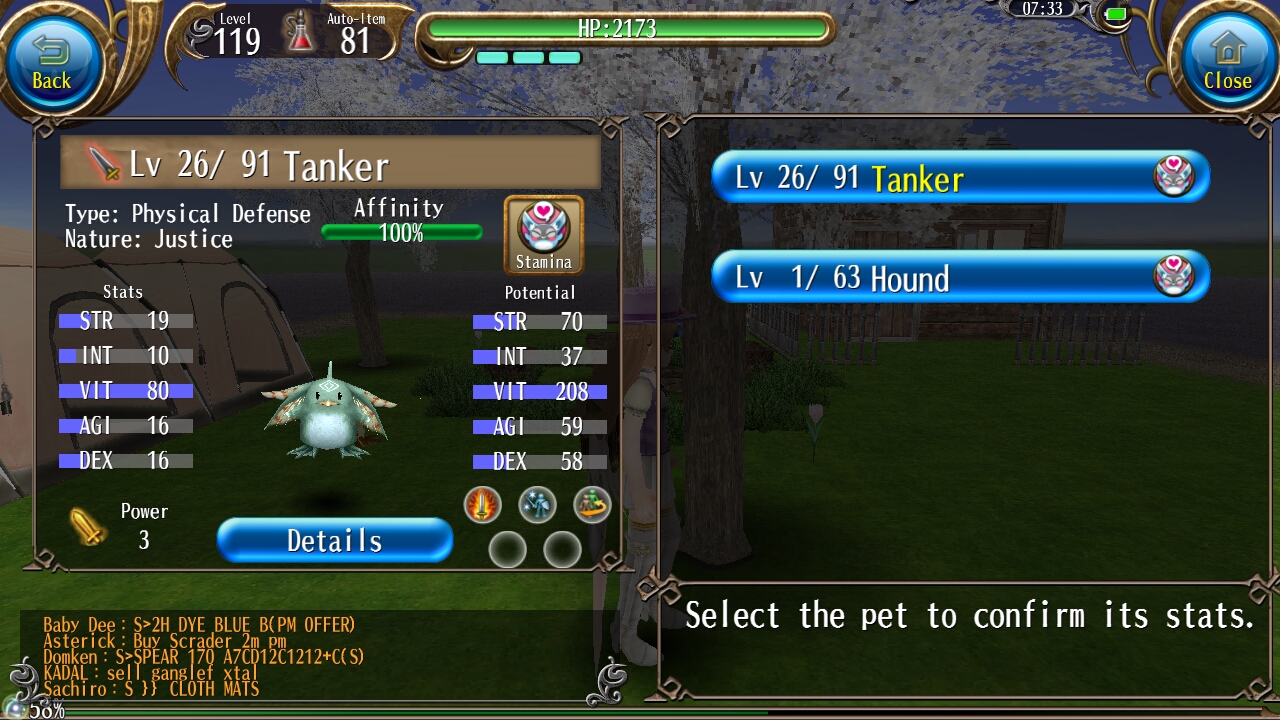Click the green HP:2173 bar
Image resolution: width=1280 pixels, height=720 pixels.
tap(628, 30)
